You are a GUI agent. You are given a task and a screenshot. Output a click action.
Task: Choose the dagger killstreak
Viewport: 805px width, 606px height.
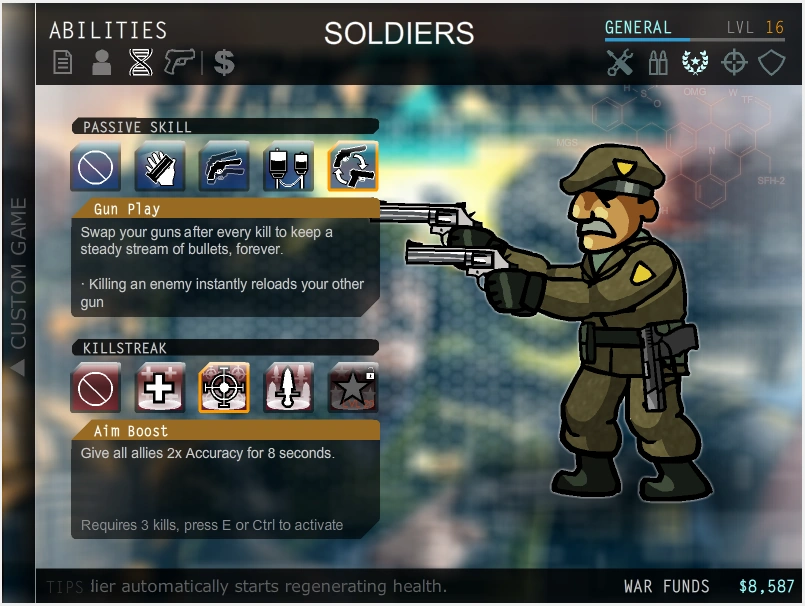click(x=288, y=388)
